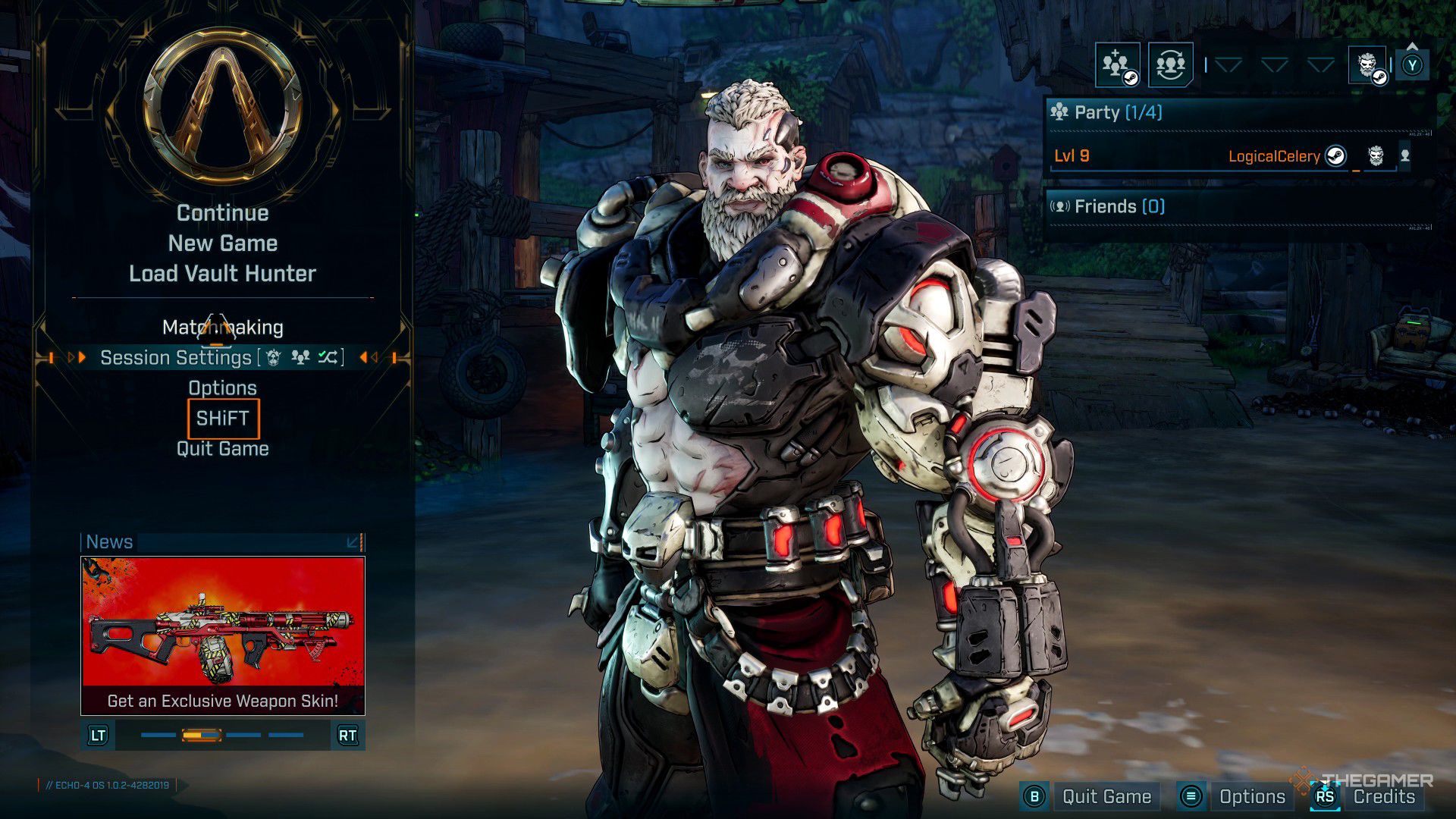Choose Quit Game in the main menu
This screenshot has width=1456, height=819.
[222, 449]
